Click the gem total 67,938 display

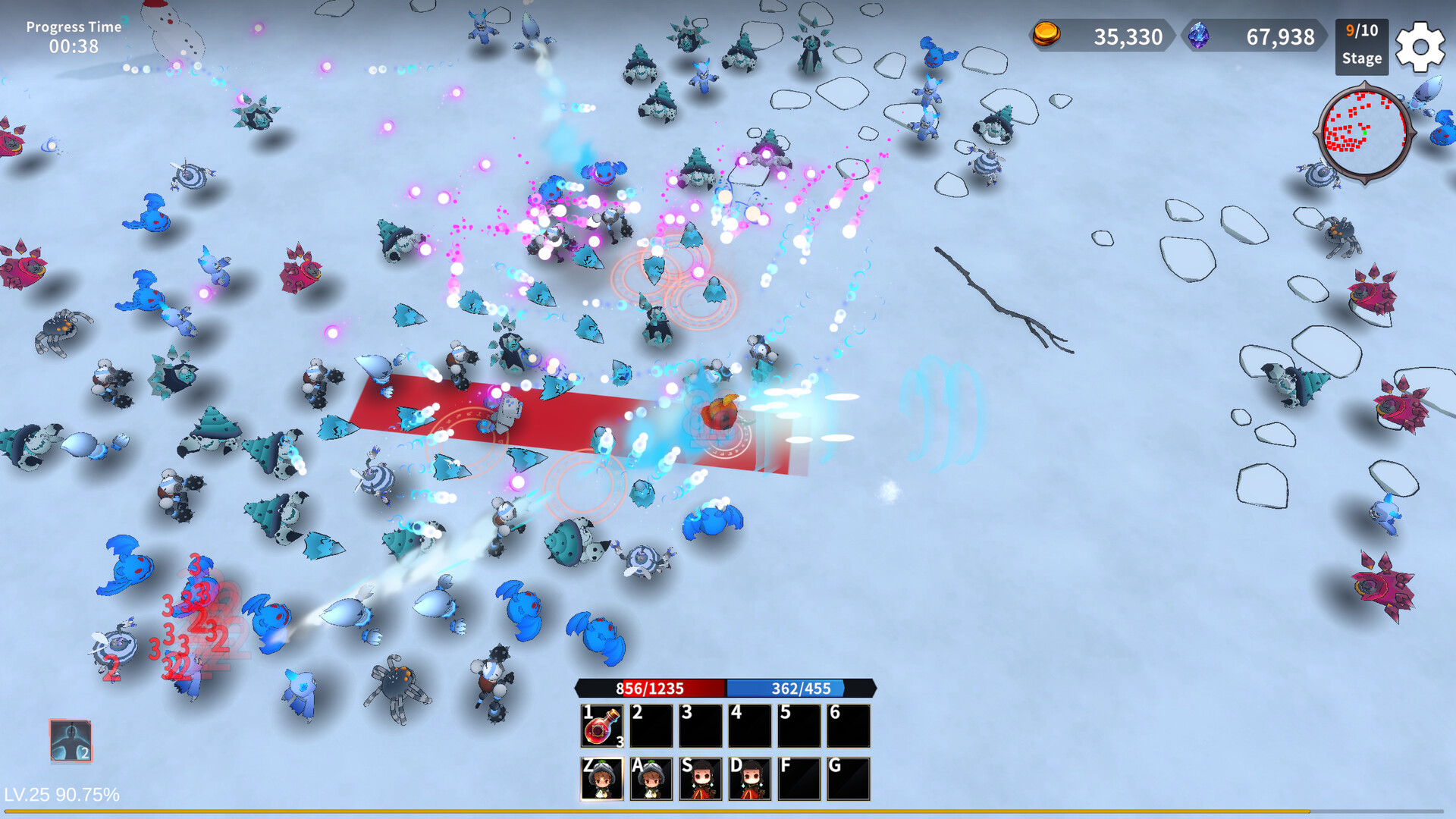point(1282,36)
